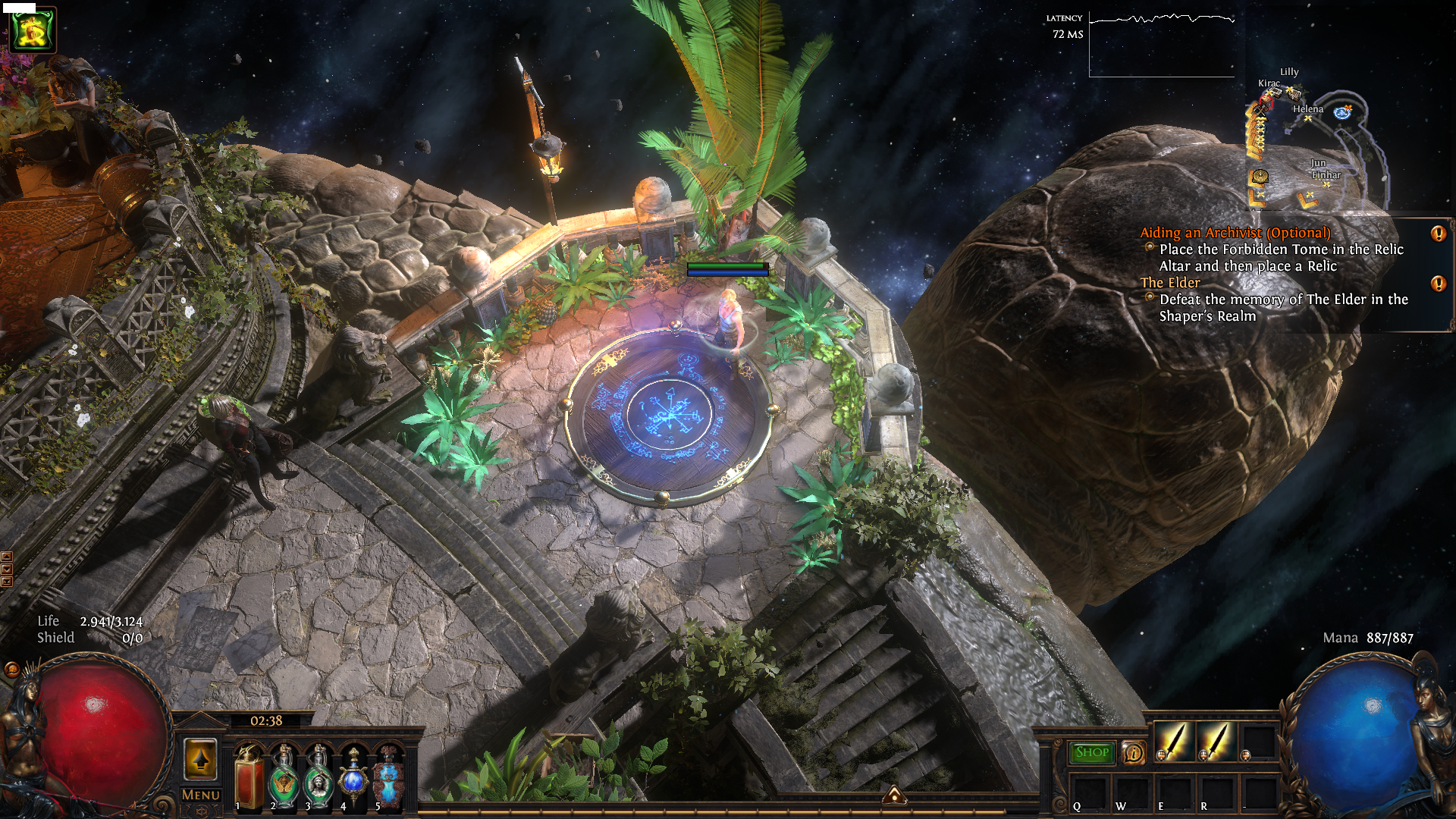Use the green flask with golden winged face

(284, 777)
